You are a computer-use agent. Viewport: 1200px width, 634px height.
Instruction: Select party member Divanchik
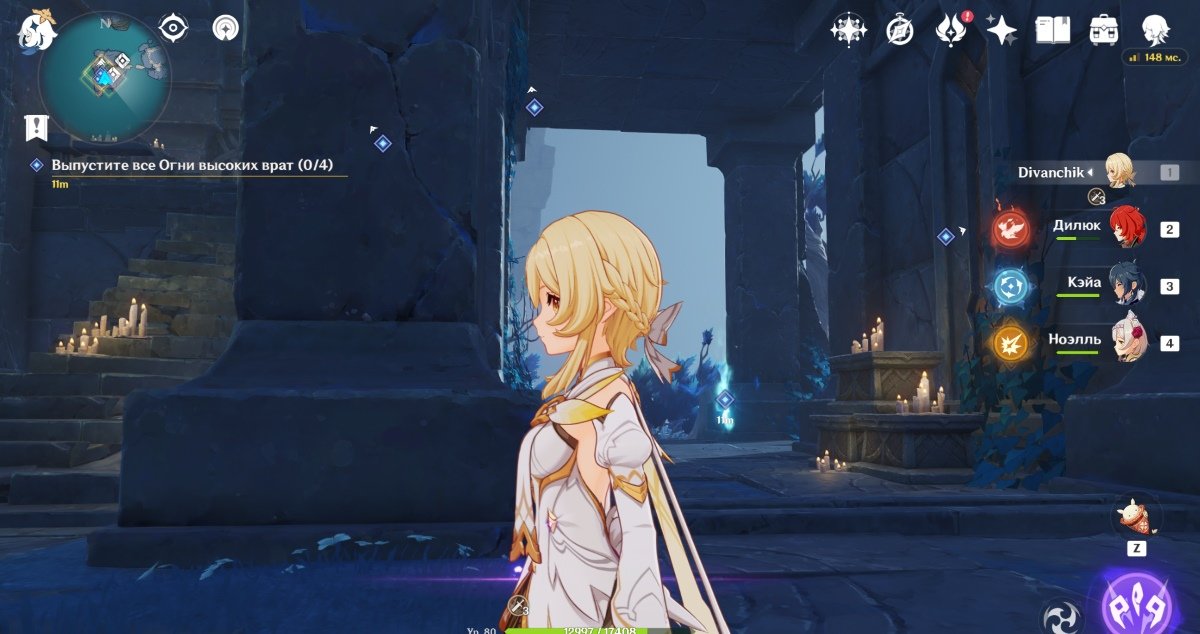(x=1119, y=171)
